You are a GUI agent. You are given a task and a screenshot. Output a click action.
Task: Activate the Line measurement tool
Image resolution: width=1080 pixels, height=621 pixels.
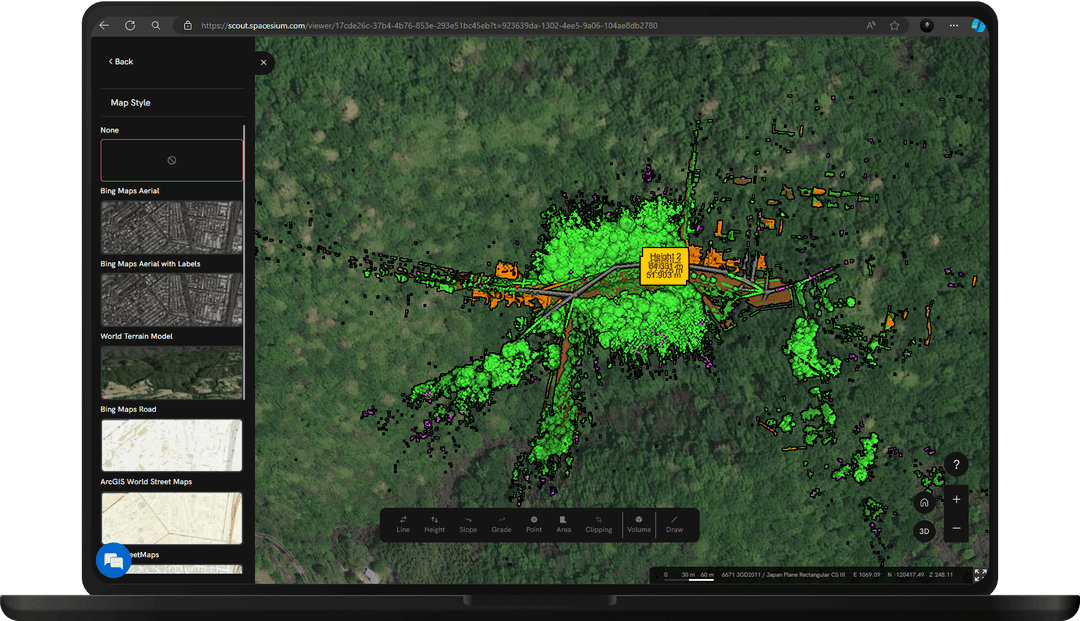point(403,524)
